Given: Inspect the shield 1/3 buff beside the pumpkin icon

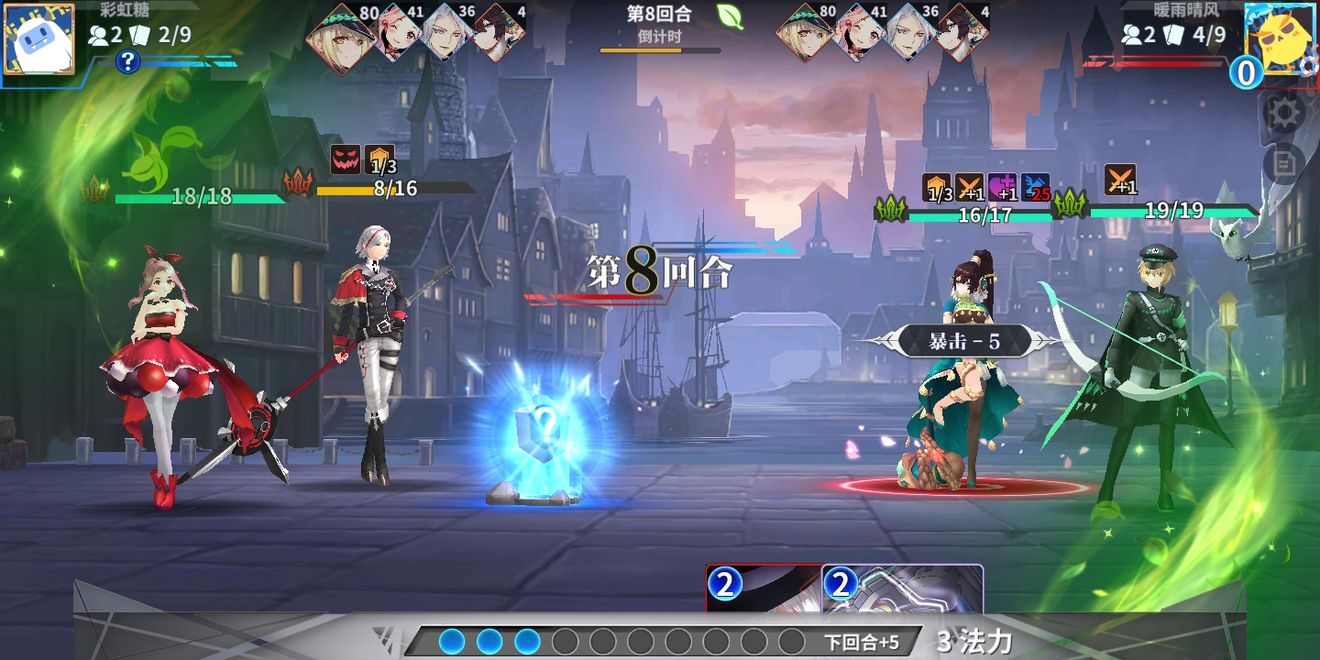Looking at the screenshot, I should click(379, 159).
